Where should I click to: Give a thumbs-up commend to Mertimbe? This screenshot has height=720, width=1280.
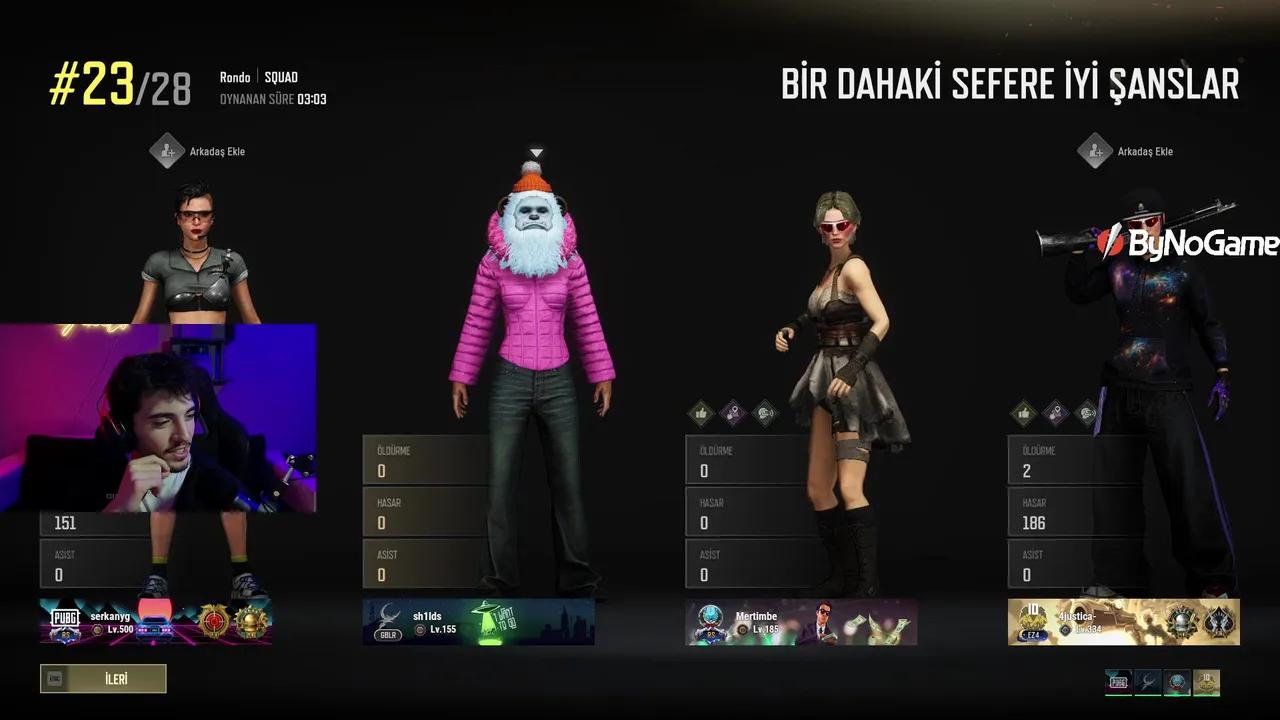(699, 413)
